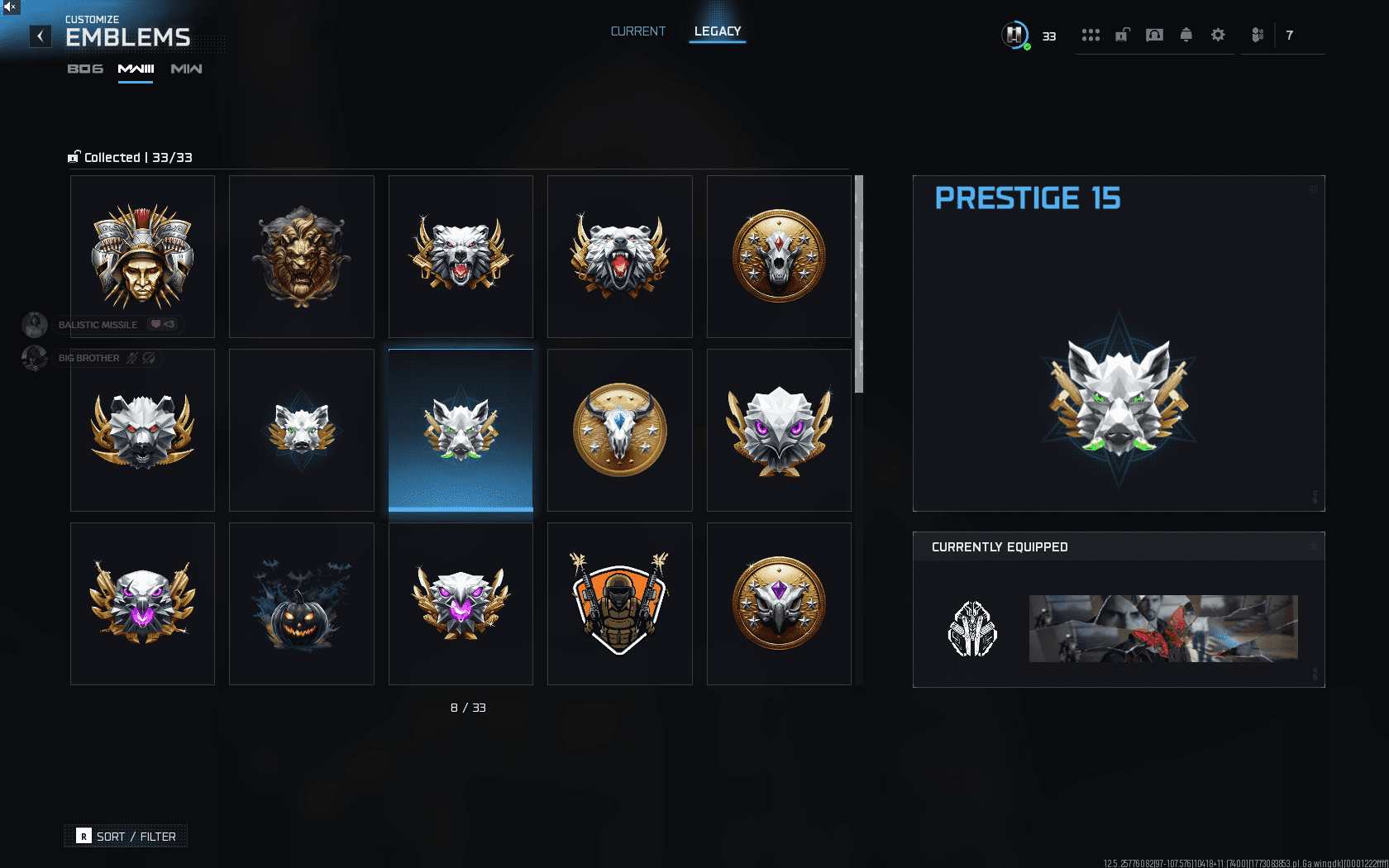Switch to the MW2 (MWII) game tab

(186, 69)
